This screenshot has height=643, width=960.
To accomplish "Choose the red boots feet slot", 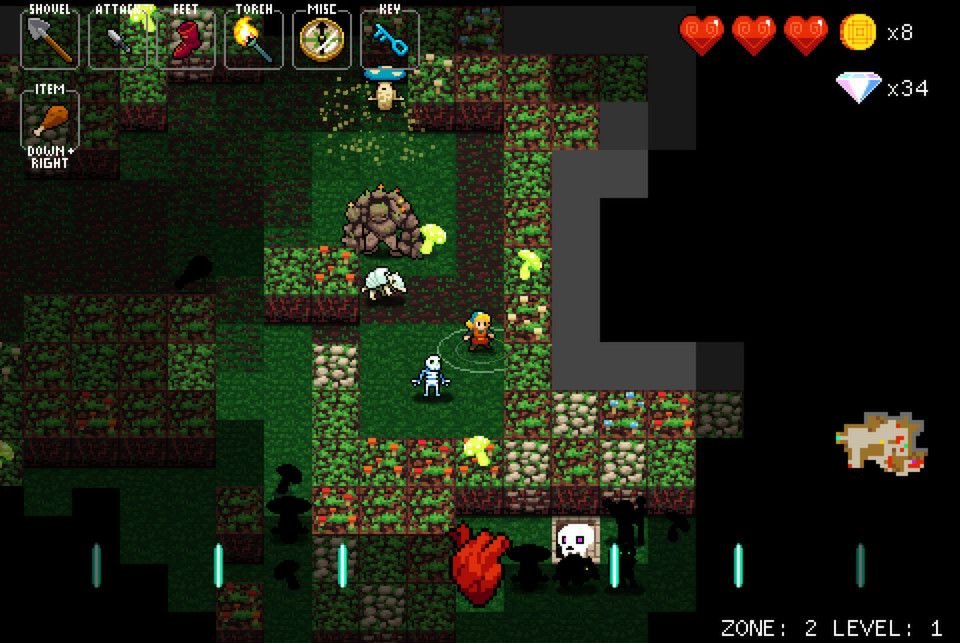I will coord(186,40).
